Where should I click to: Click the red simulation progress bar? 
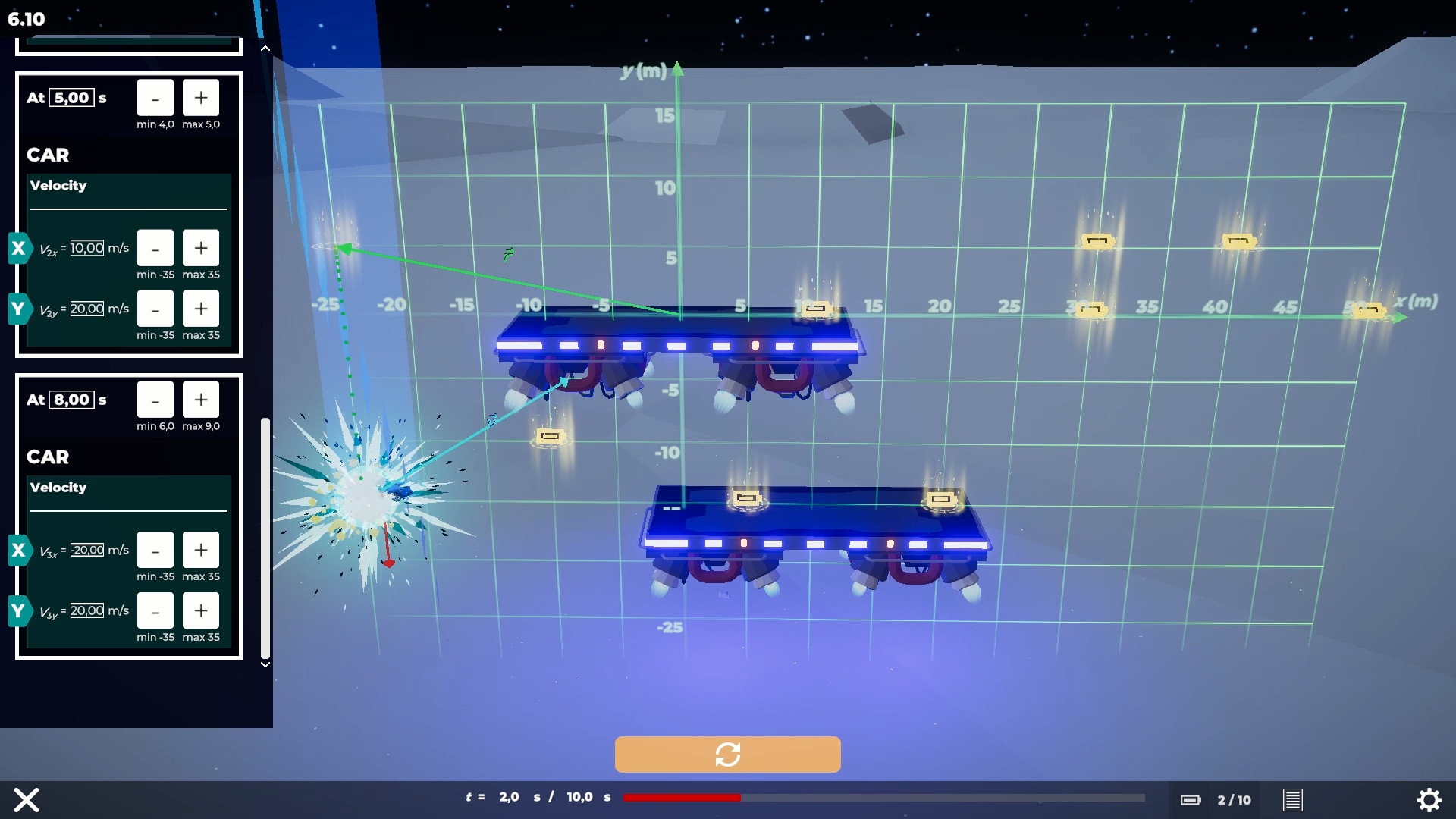click(x=681, y=798)
